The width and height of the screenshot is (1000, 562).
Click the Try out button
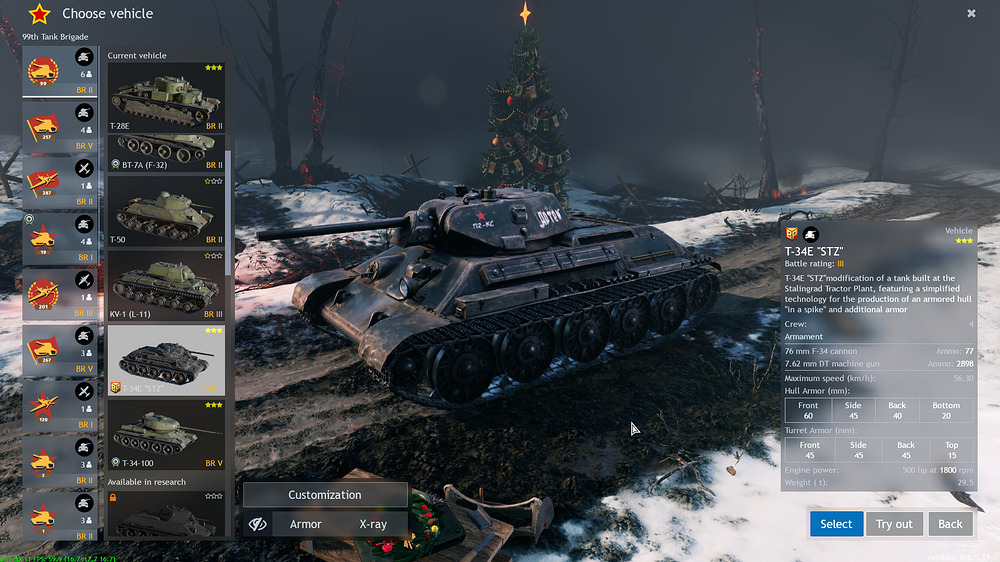click(x=894, y=524)
